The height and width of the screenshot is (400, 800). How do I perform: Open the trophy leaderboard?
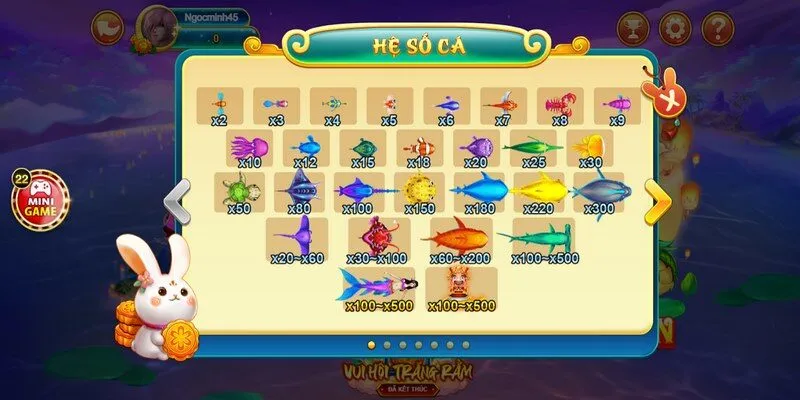633,26
